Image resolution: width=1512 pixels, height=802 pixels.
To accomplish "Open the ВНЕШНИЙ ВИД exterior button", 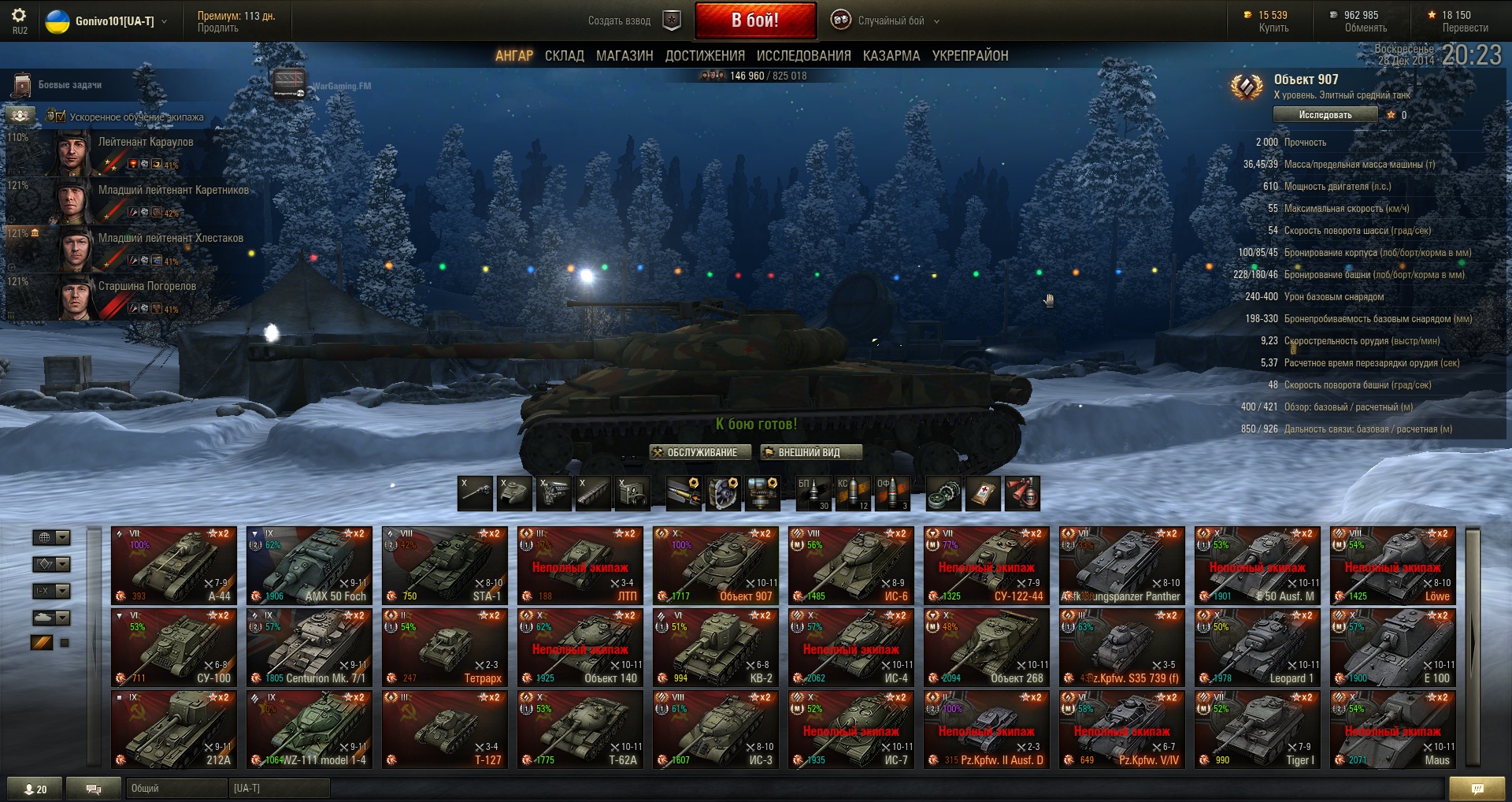I will (810, 452).
